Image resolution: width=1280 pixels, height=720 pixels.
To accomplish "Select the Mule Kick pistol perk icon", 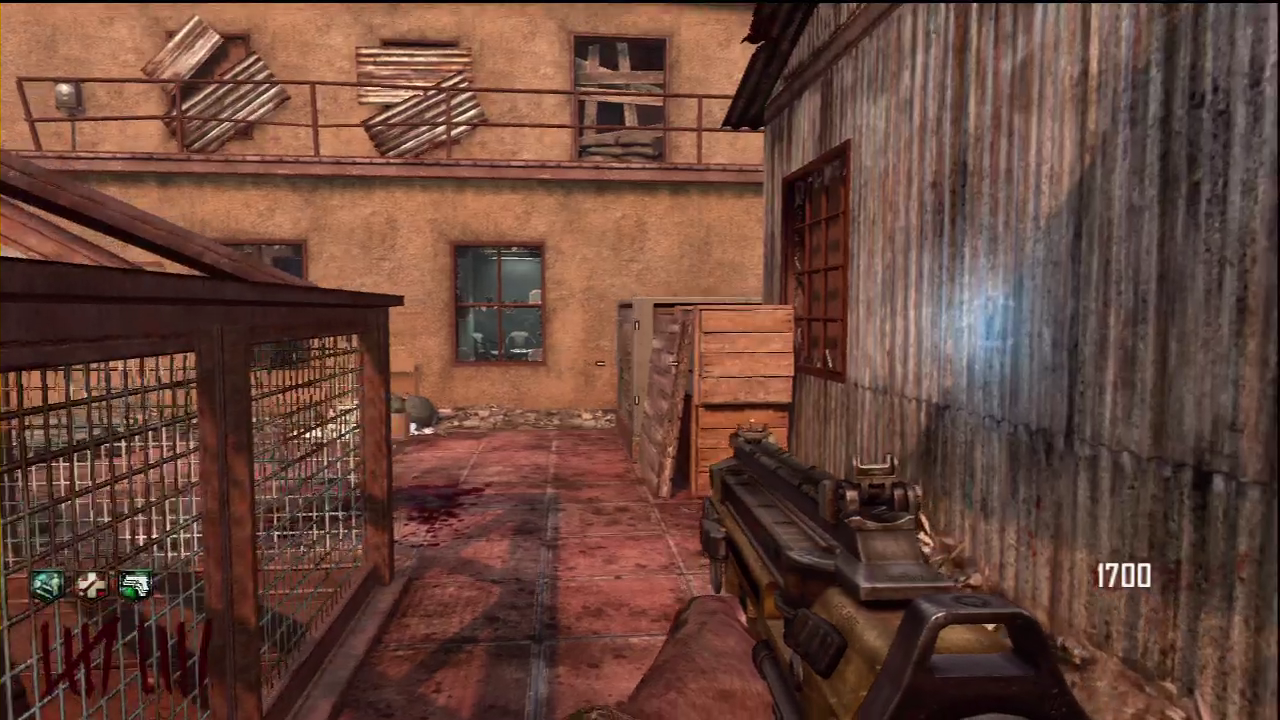I will coord(135,585).
